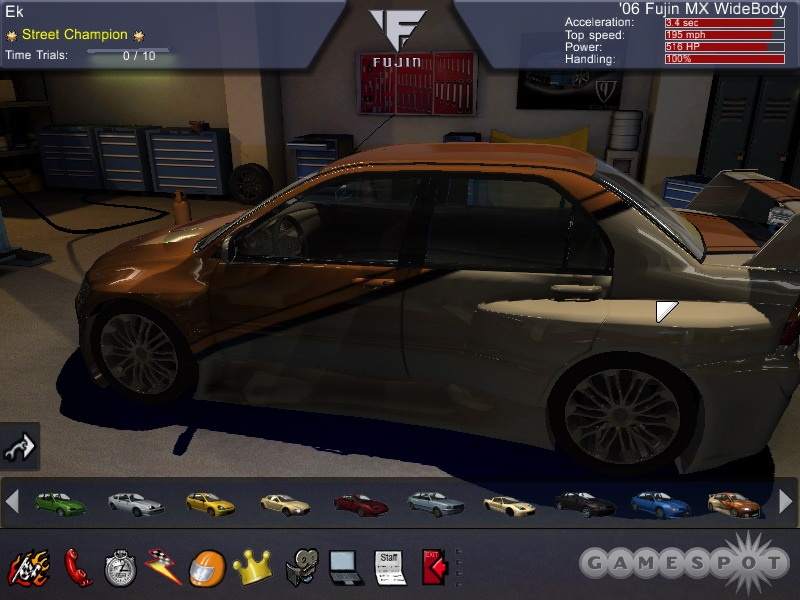Show more cars with the right arrow
This screenshot has height=600, width=800.
786,502
